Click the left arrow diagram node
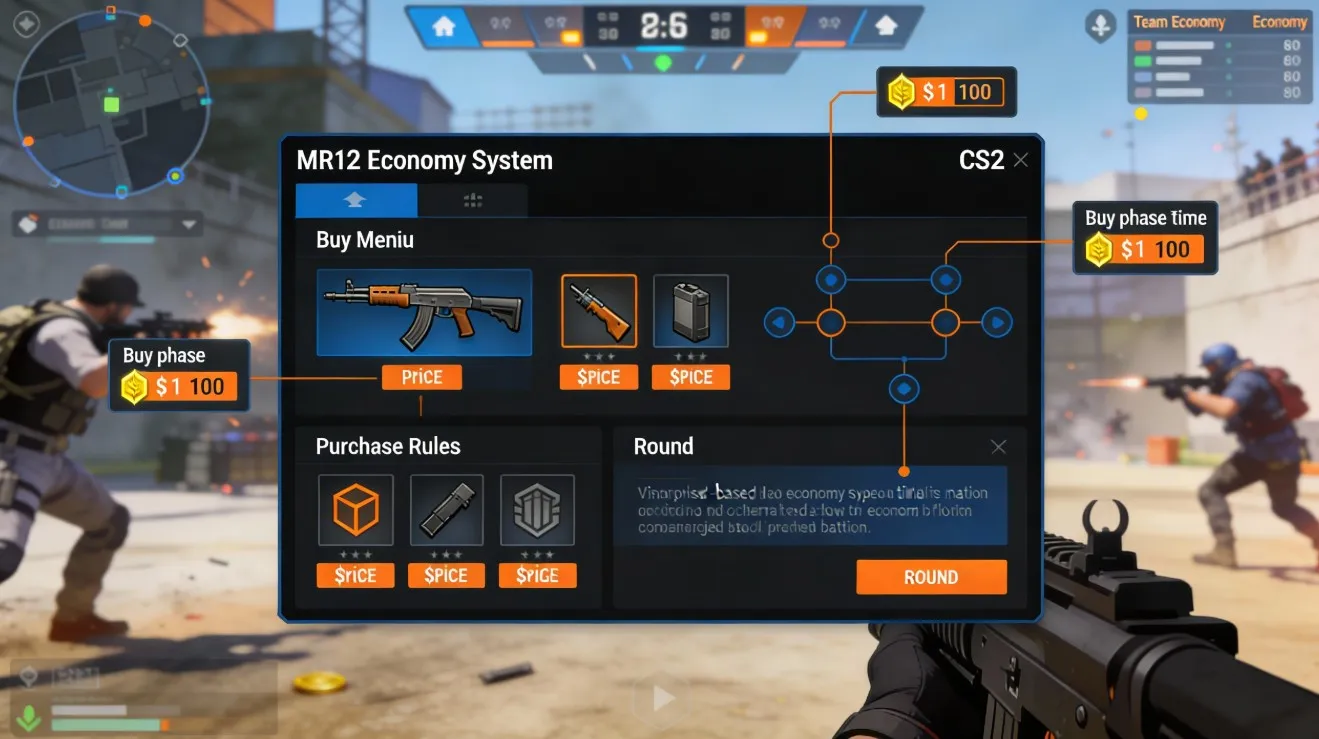The width and height of the screenshot is (1319, 739). [x=779, y=322]
